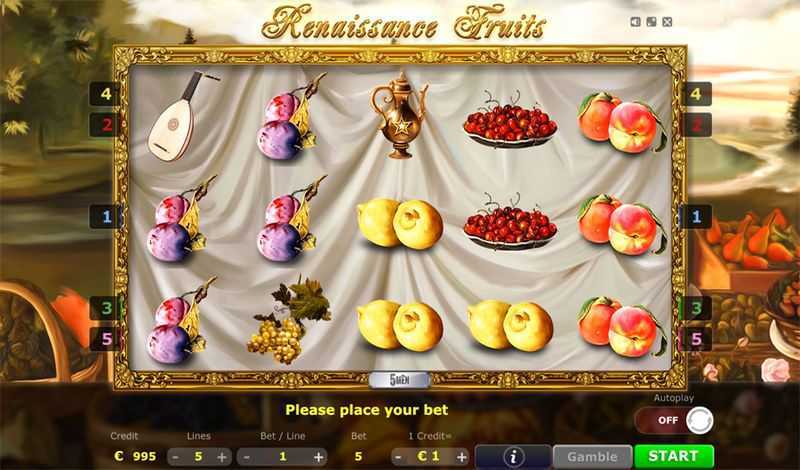Increase the 1 Credit euro value
Viewport: 800px width, 470px height.
click(x=461, y=456)
